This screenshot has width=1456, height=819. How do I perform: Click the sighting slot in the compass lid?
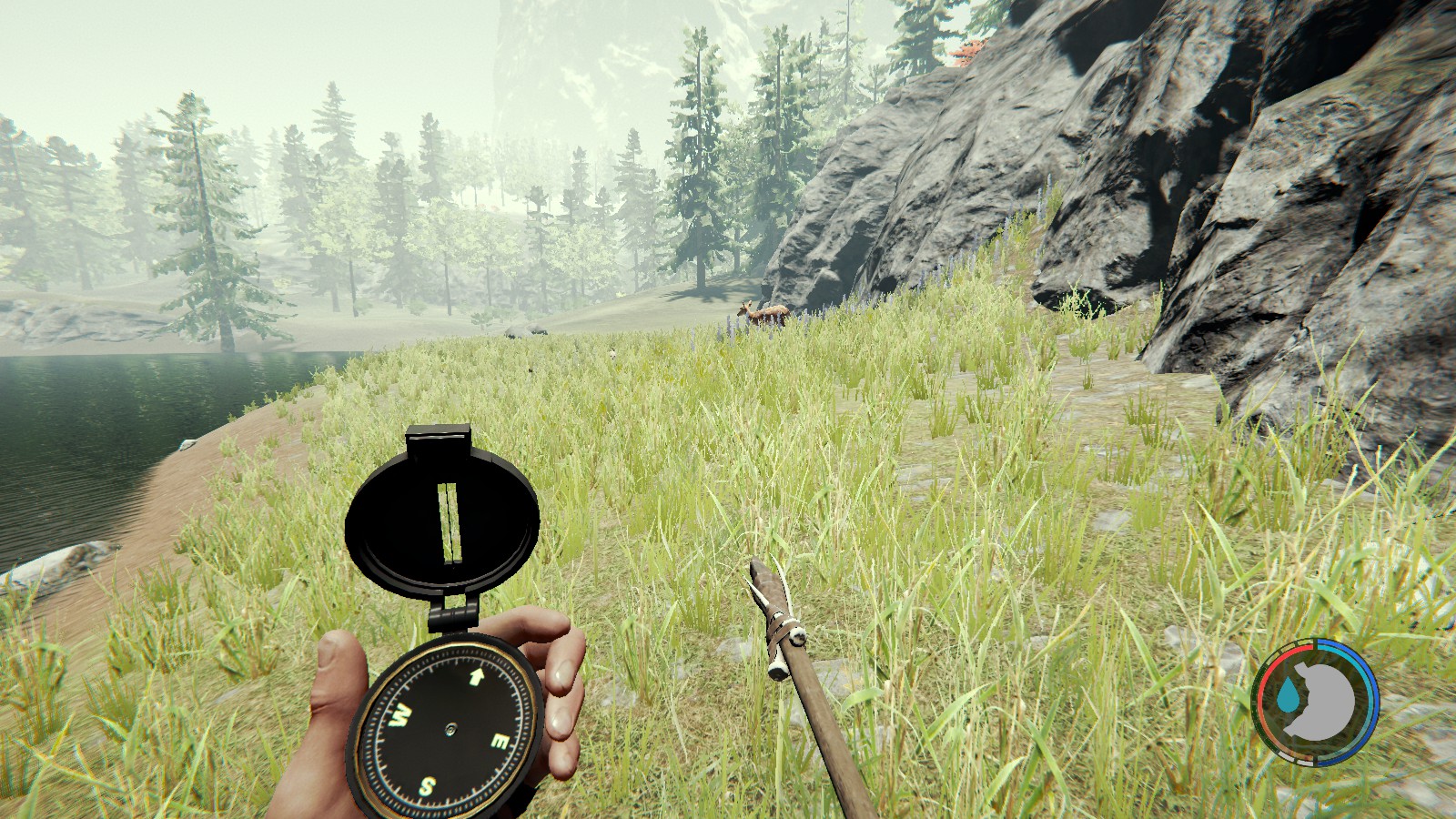(450, 519)
